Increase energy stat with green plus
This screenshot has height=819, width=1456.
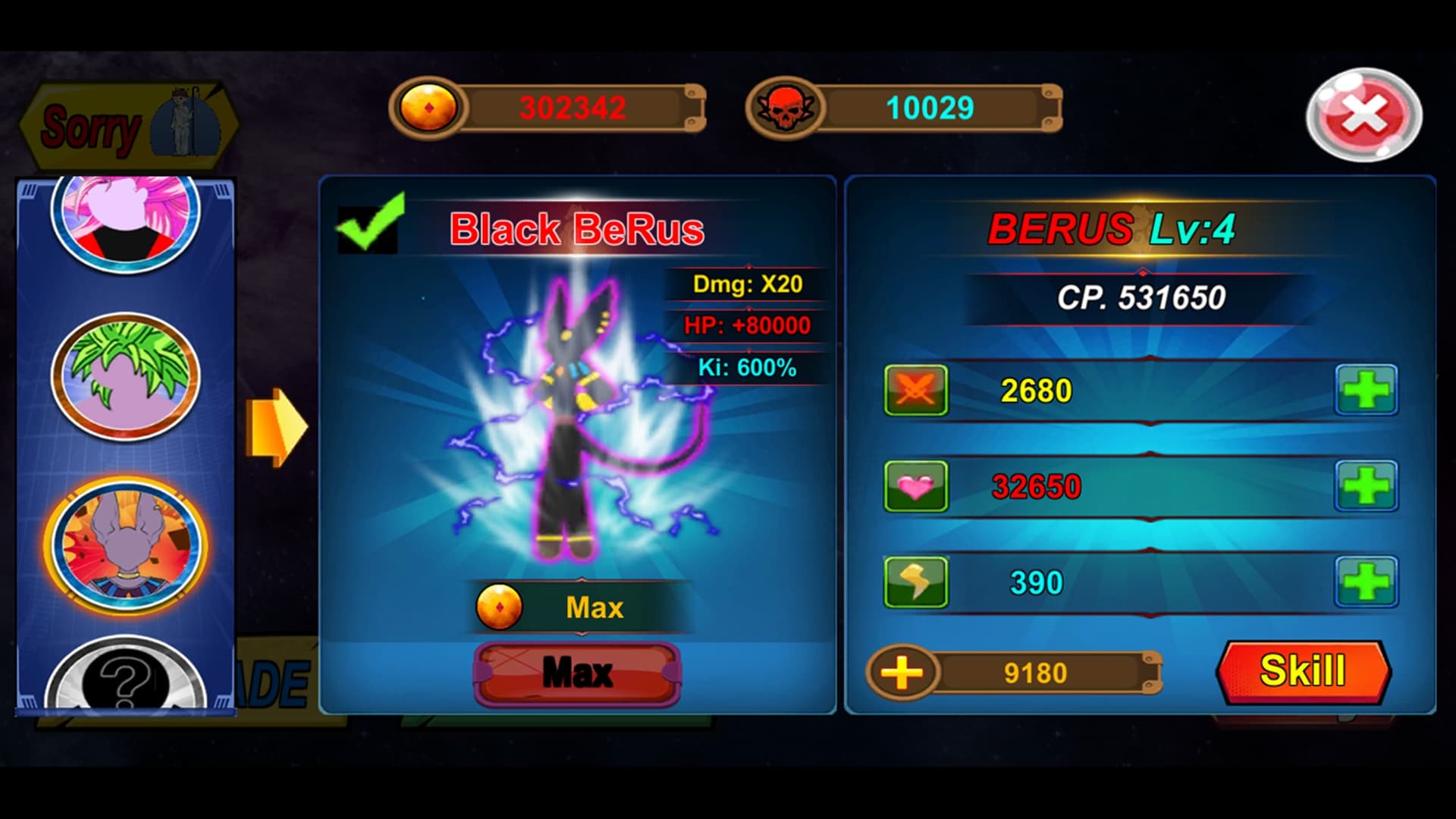1366,582
